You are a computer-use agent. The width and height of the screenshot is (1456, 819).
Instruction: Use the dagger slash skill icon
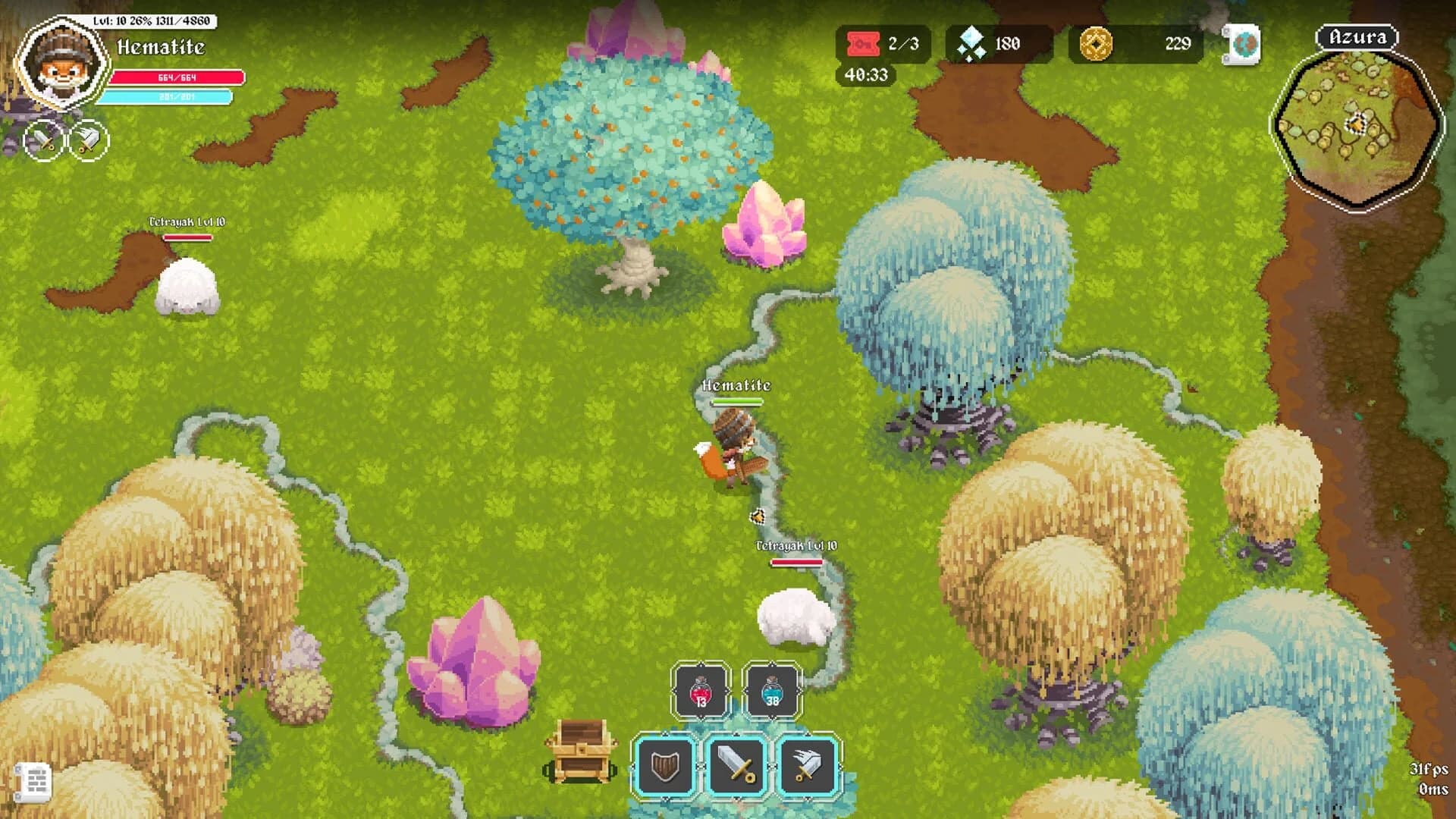pyautogui.click(x=806, y=766)
